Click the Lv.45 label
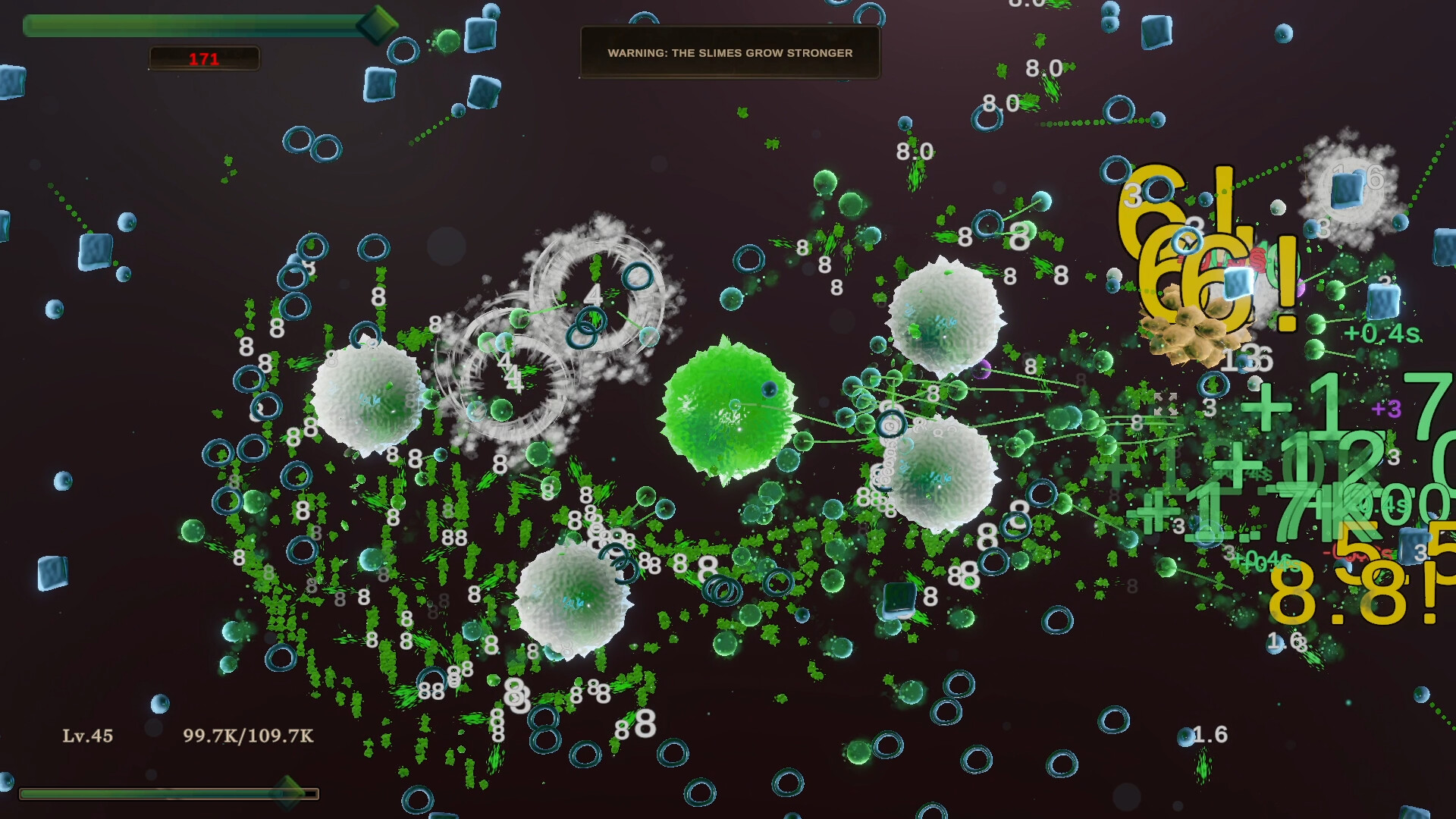This screenshot has width=1456, height=819. click(x=86, y=734)
